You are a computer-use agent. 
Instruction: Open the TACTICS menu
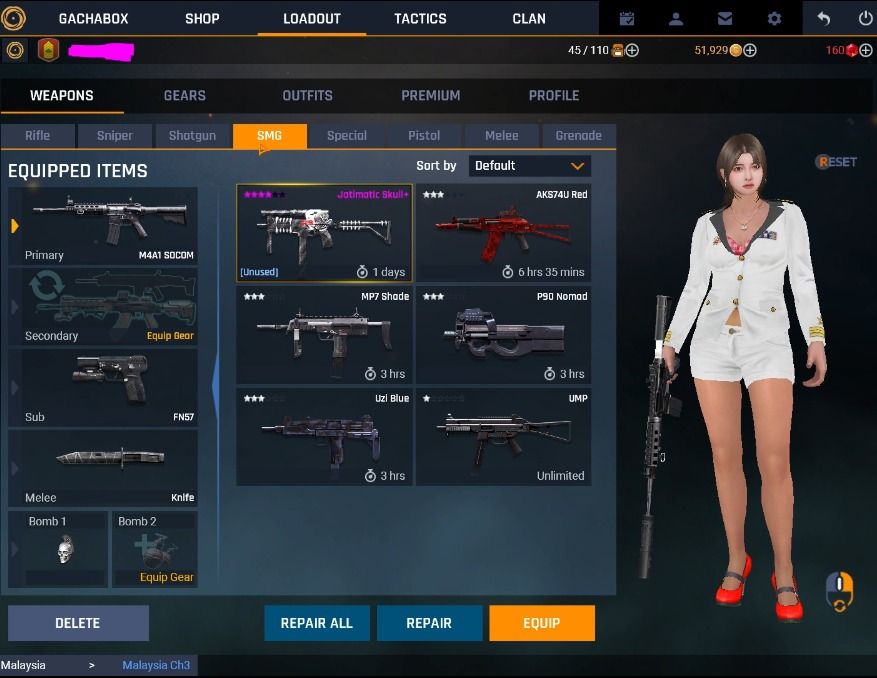[420, 18]
